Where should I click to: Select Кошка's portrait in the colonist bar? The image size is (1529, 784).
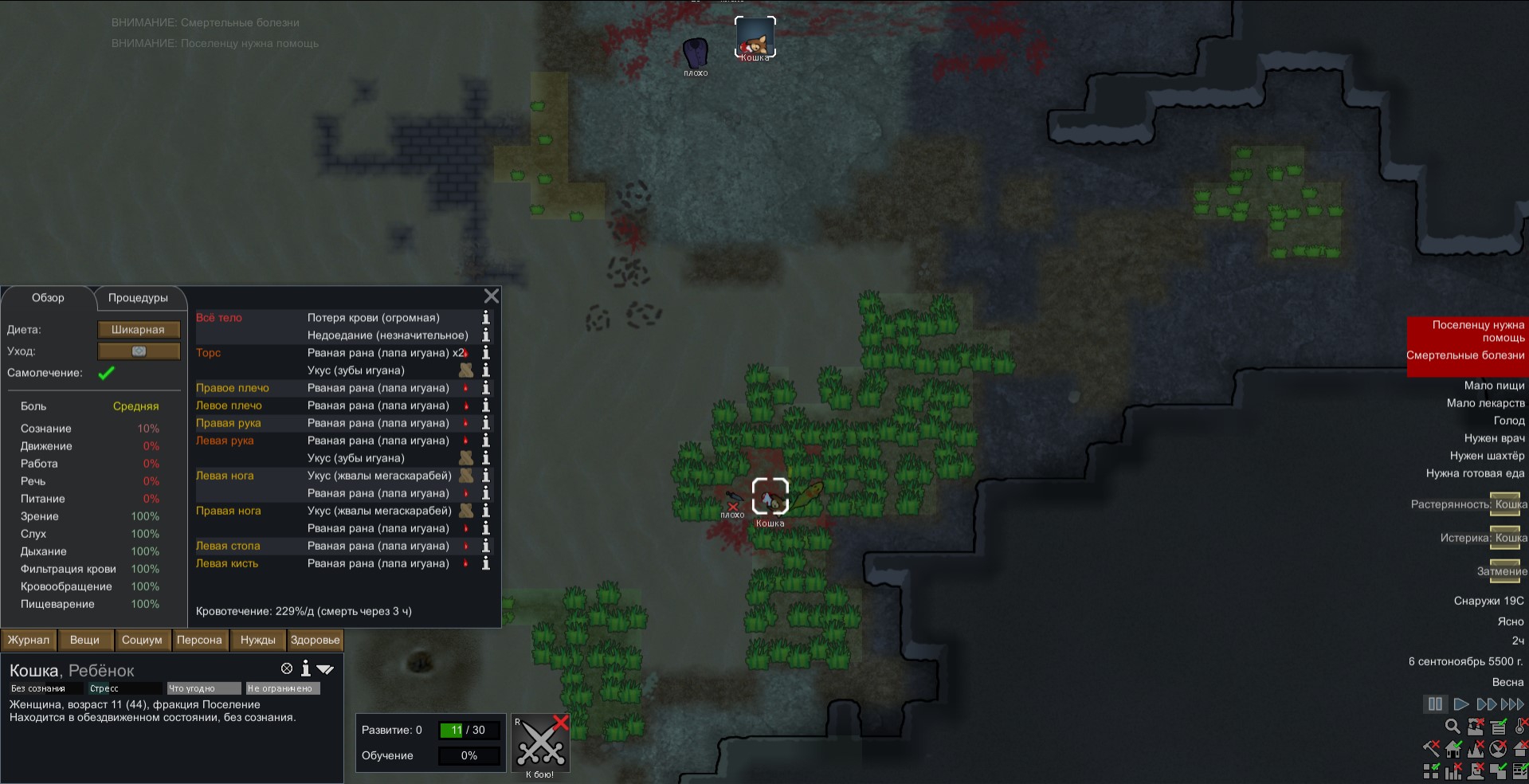click(755, 37)
